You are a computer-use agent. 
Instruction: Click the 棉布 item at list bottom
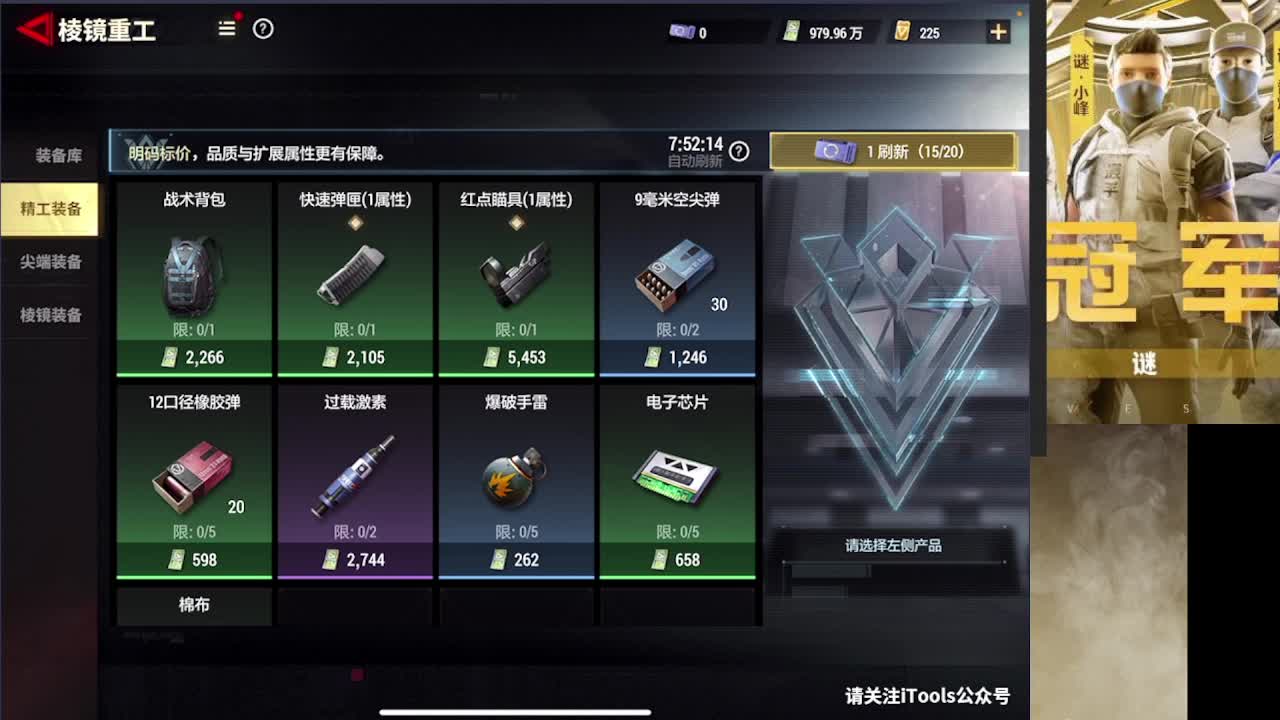pyautogui.click(x=193, y=605)
